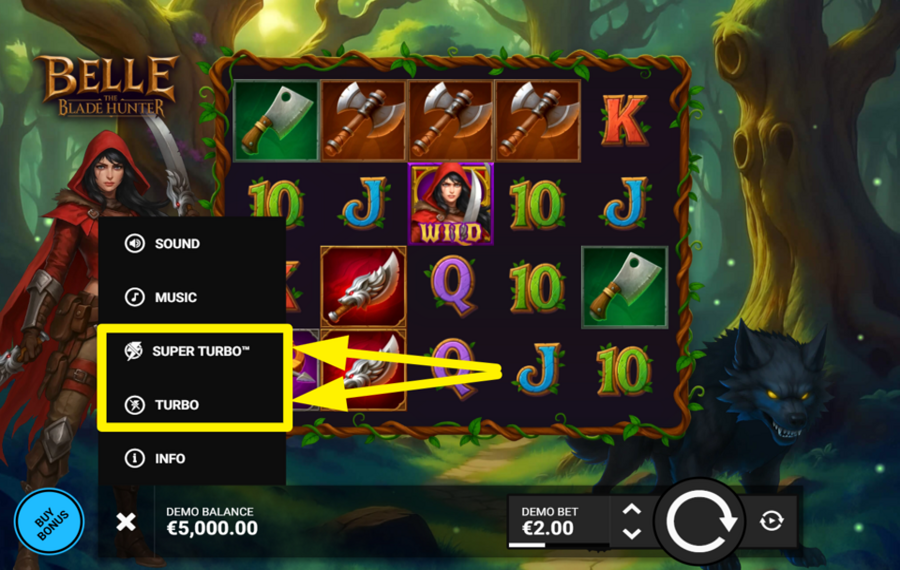The height and width of the screenshot is (570, 900).
Task: Open the Info page
Action: (158, 459)
